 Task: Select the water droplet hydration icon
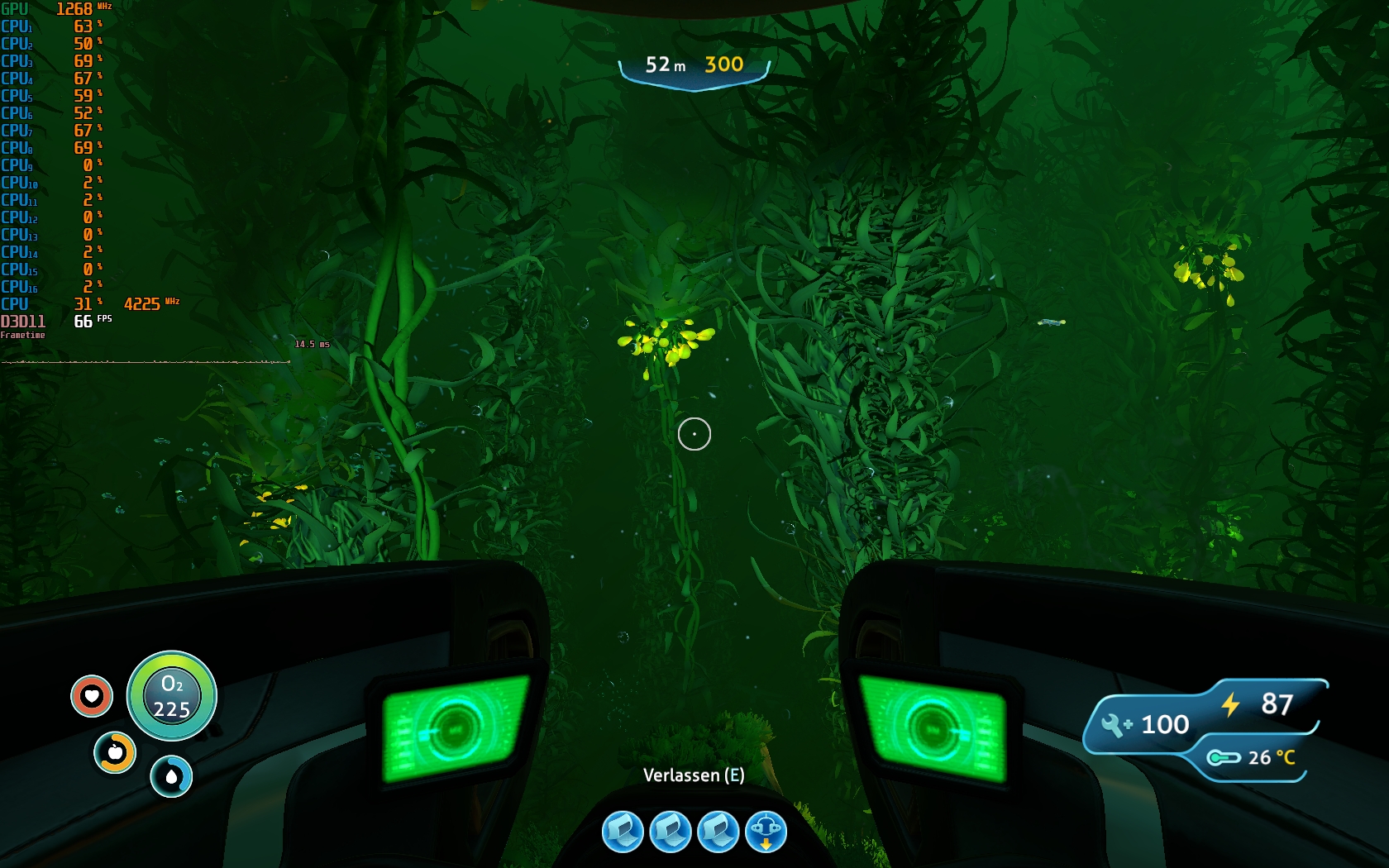(x=171, y=777)
